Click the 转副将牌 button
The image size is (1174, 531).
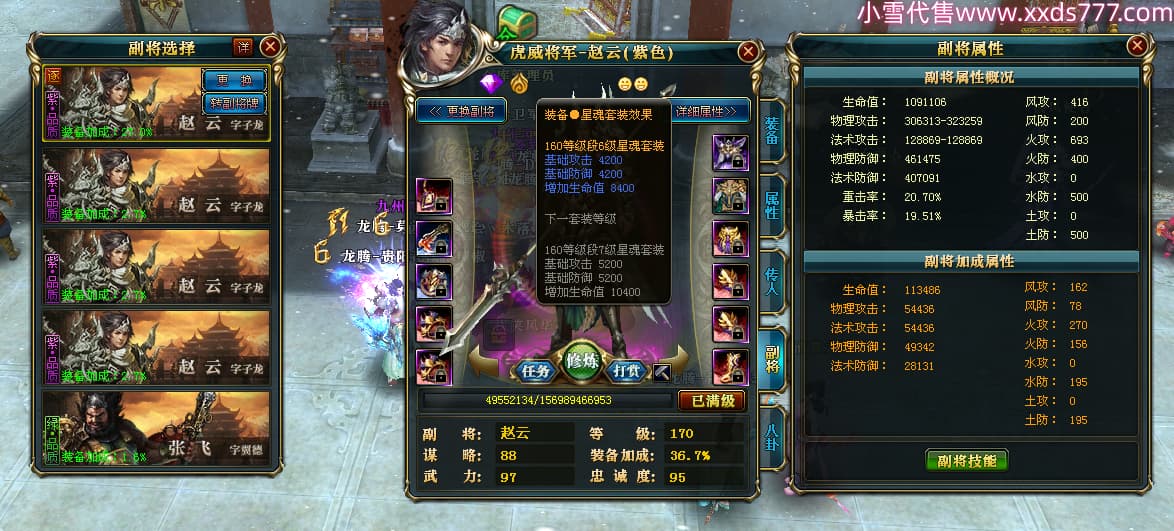tap(234, 102)
